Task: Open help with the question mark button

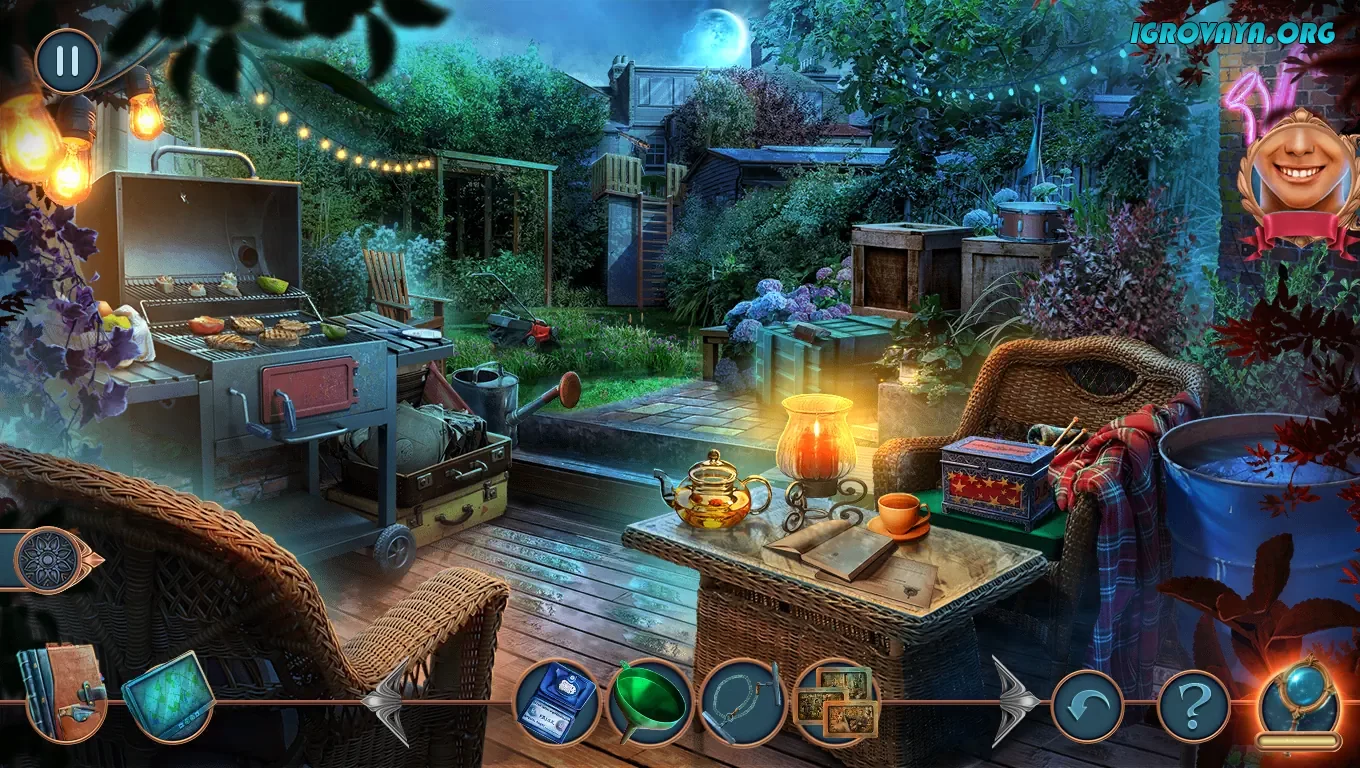Action: [1193, 706]
